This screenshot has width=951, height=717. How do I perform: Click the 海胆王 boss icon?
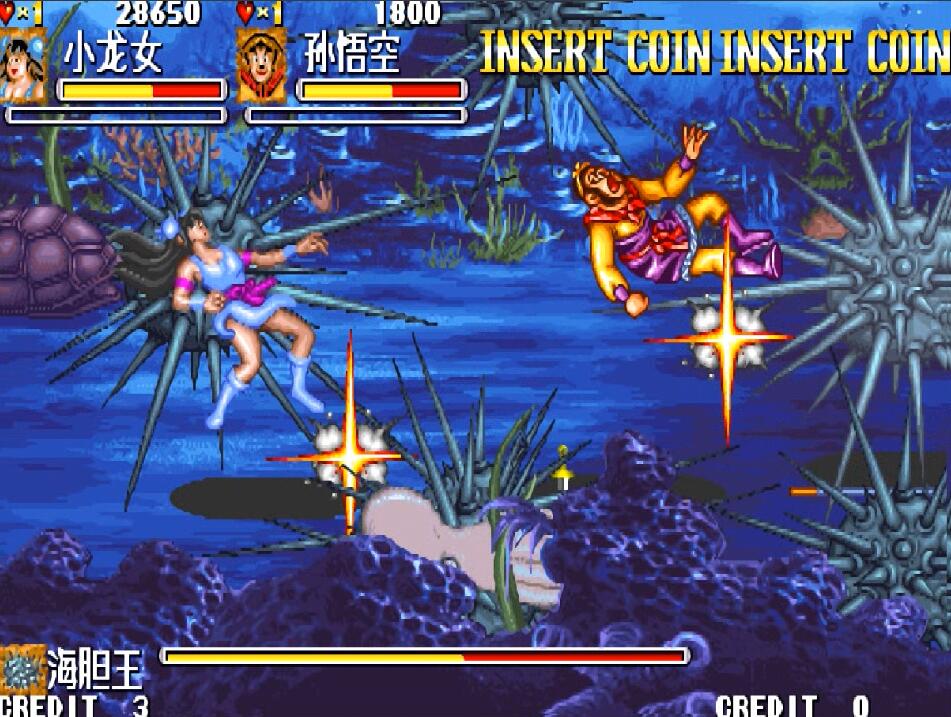tap(21, 667)
